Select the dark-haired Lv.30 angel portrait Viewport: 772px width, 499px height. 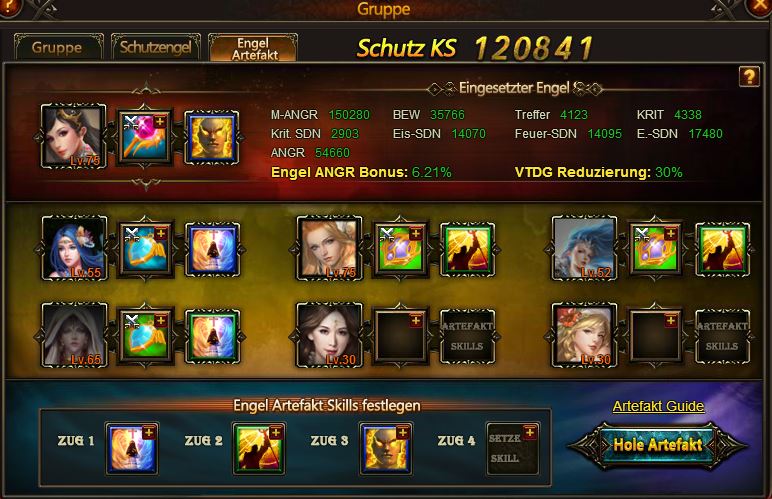[x=329, y=335]
